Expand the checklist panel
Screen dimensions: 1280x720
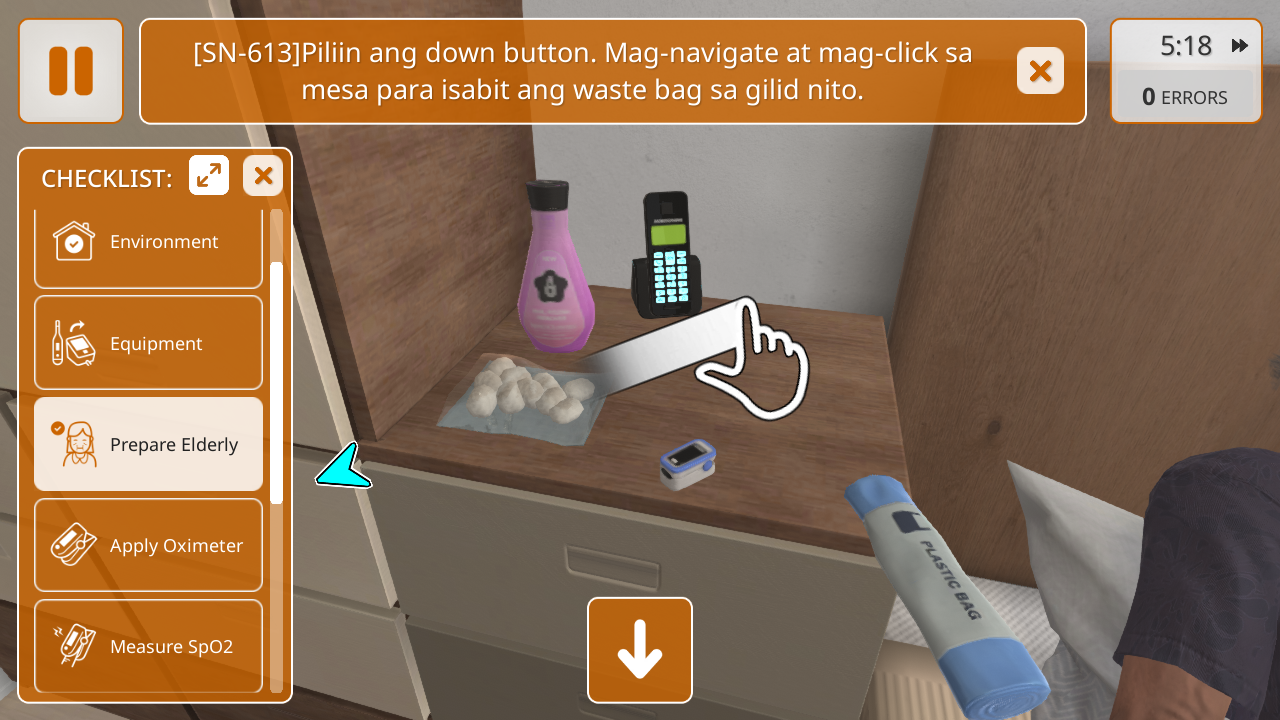tap(209, 176)
